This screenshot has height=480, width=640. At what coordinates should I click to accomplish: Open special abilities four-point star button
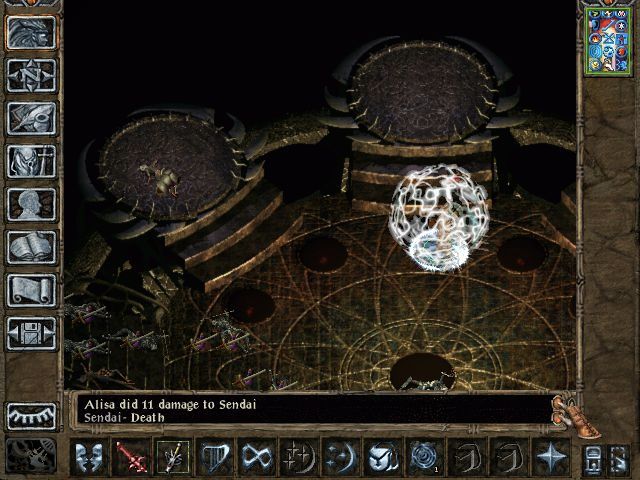[549, 457]
